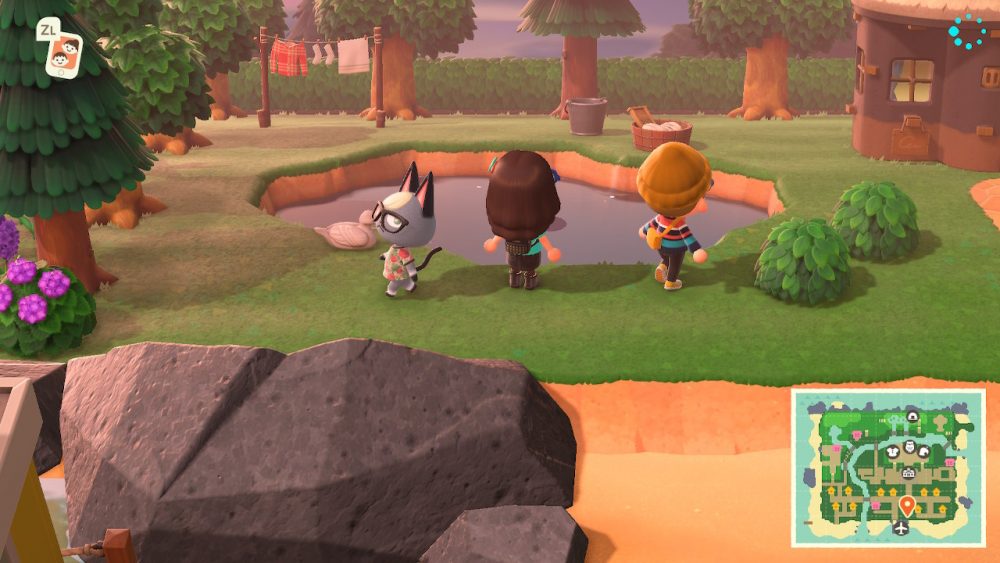The height and width of the screenshot is (563, 1000).
Task: Select the tailor shop shirt marker on minimap
Action: (893, 451)
